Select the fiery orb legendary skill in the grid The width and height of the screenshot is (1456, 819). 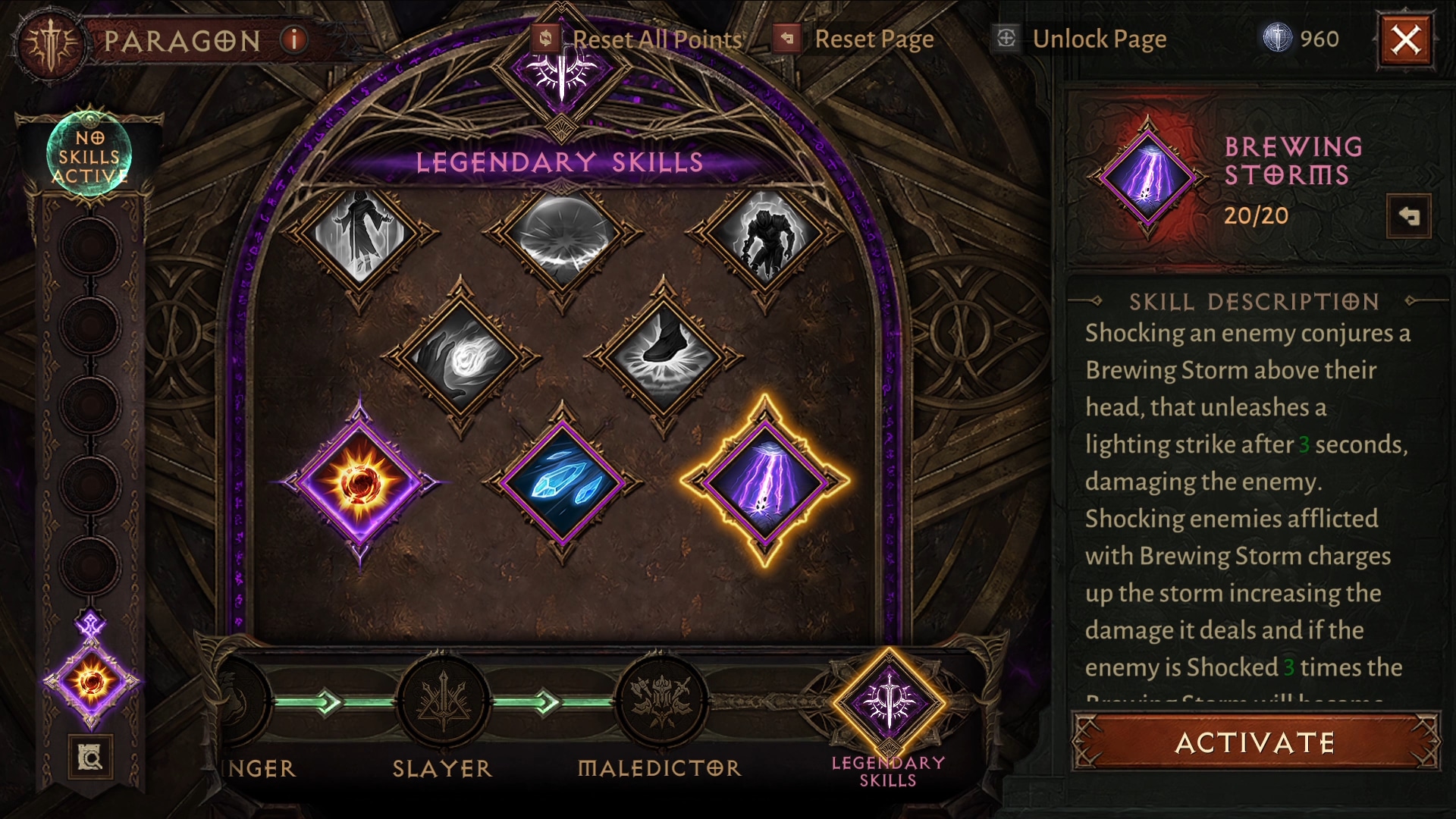tap(359, 482)
